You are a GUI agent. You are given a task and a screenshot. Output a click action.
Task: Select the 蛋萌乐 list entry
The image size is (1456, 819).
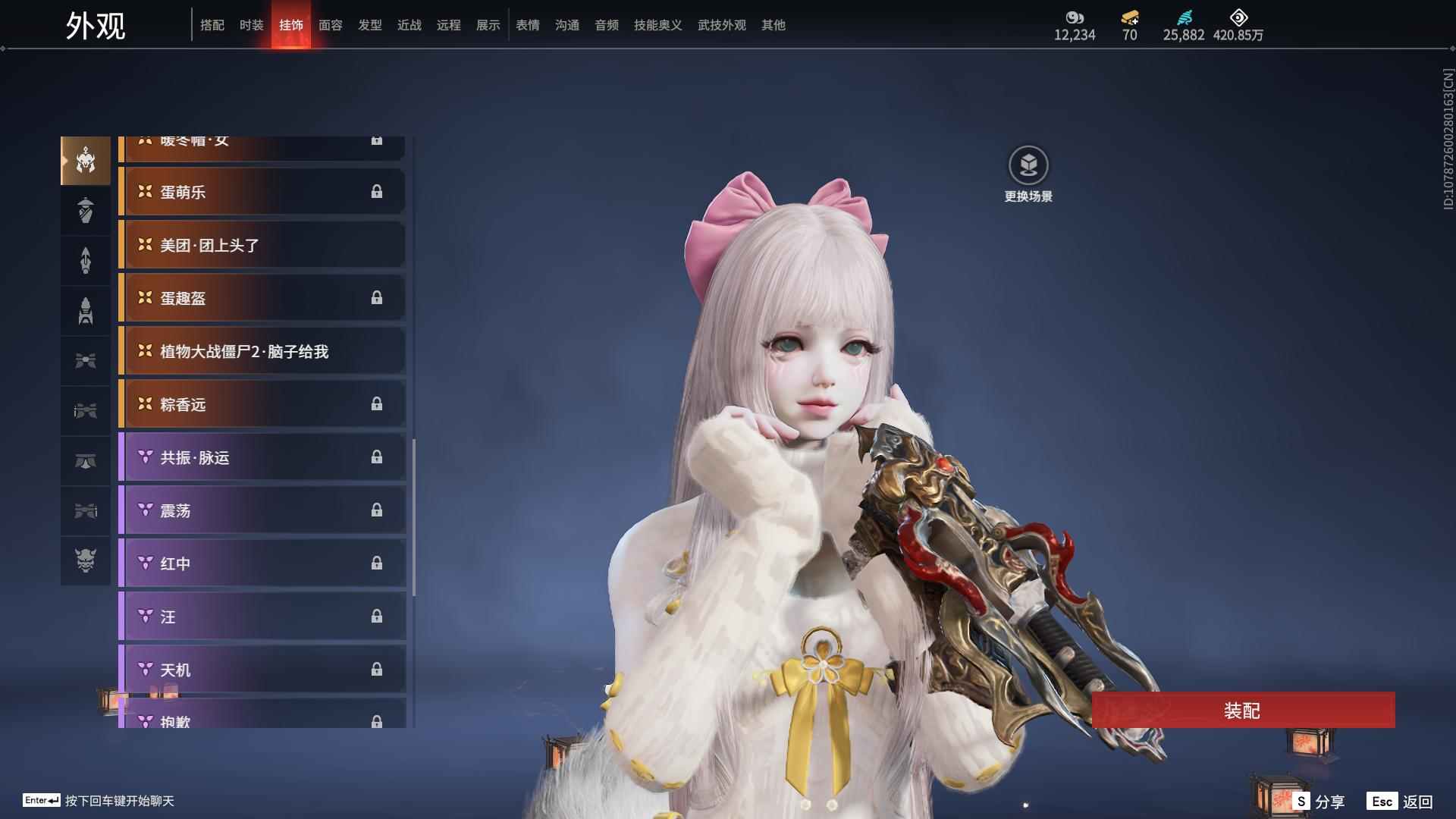(x=262, y=192)
